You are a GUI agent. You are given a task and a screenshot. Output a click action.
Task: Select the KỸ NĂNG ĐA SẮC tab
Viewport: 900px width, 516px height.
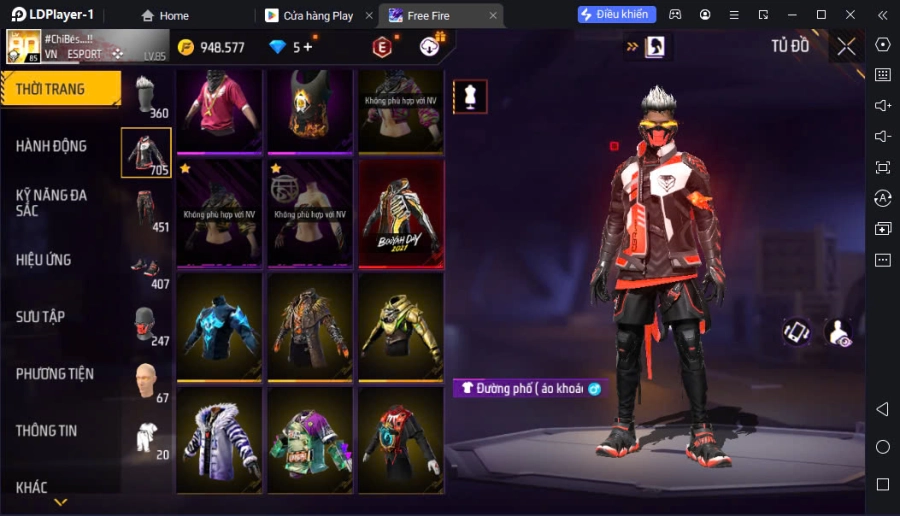pos(52,203)
